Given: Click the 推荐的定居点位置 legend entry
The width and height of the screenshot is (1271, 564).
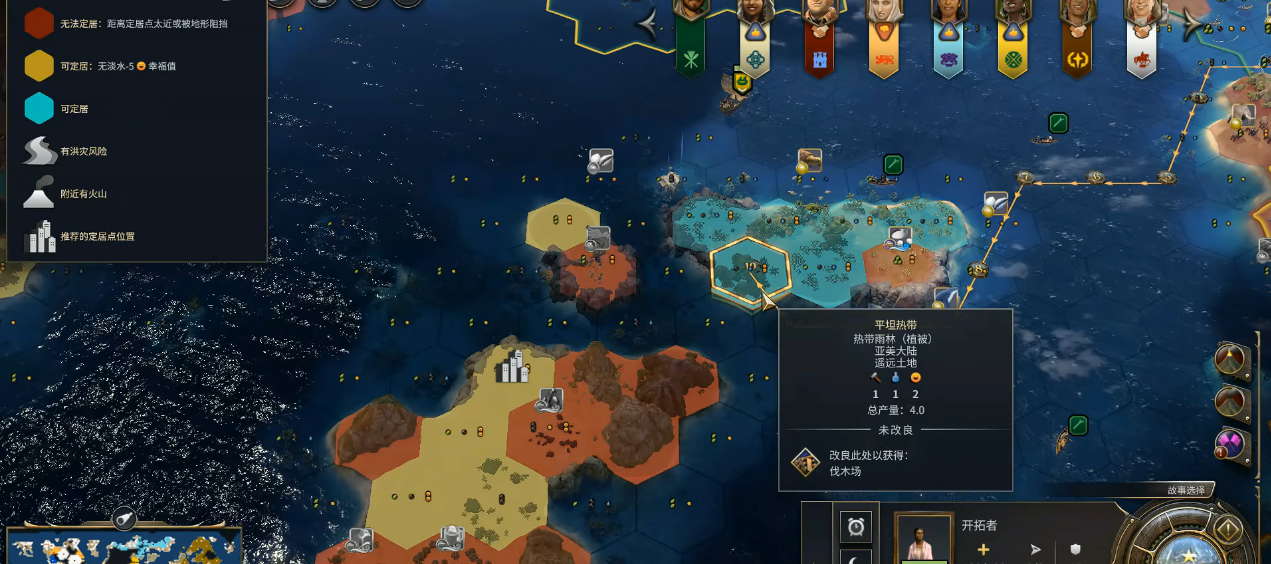Looking at the screenshot, I should point(97,237).
